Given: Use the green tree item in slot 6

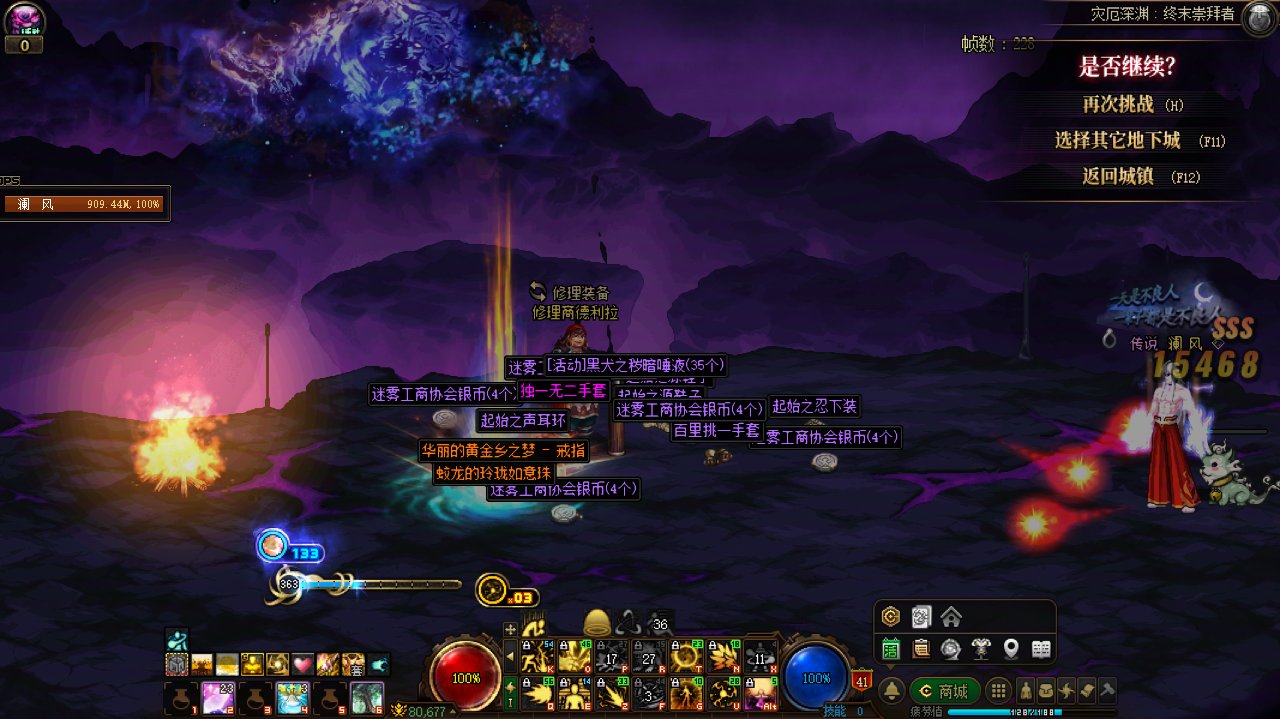Looking at the screenshot, I should pyautogui.click(x=367, y=697).
